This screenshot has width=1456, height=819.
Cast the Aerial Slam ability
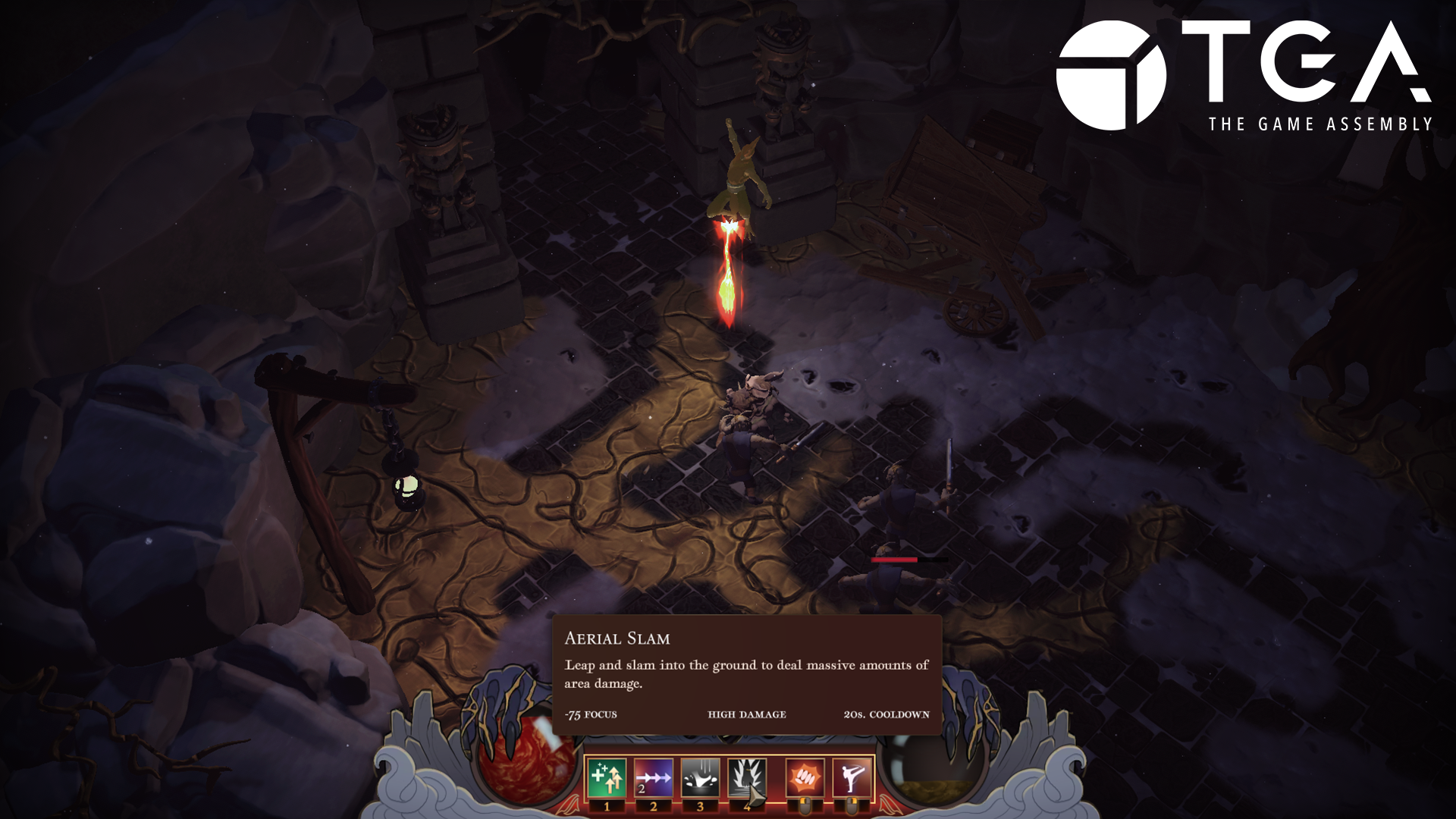747,778
